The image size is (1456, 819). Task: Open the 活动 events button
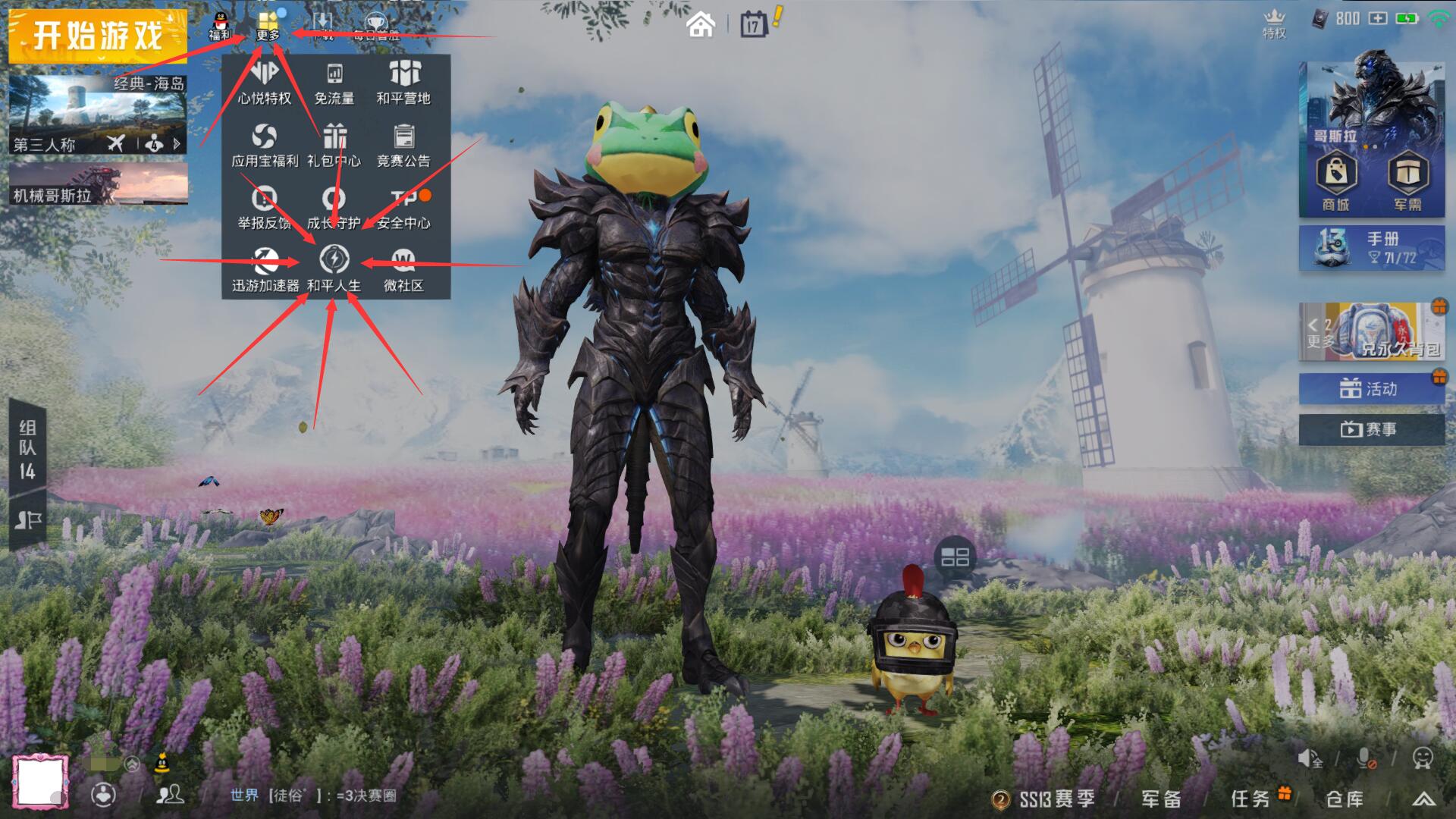click(1371, 389)
